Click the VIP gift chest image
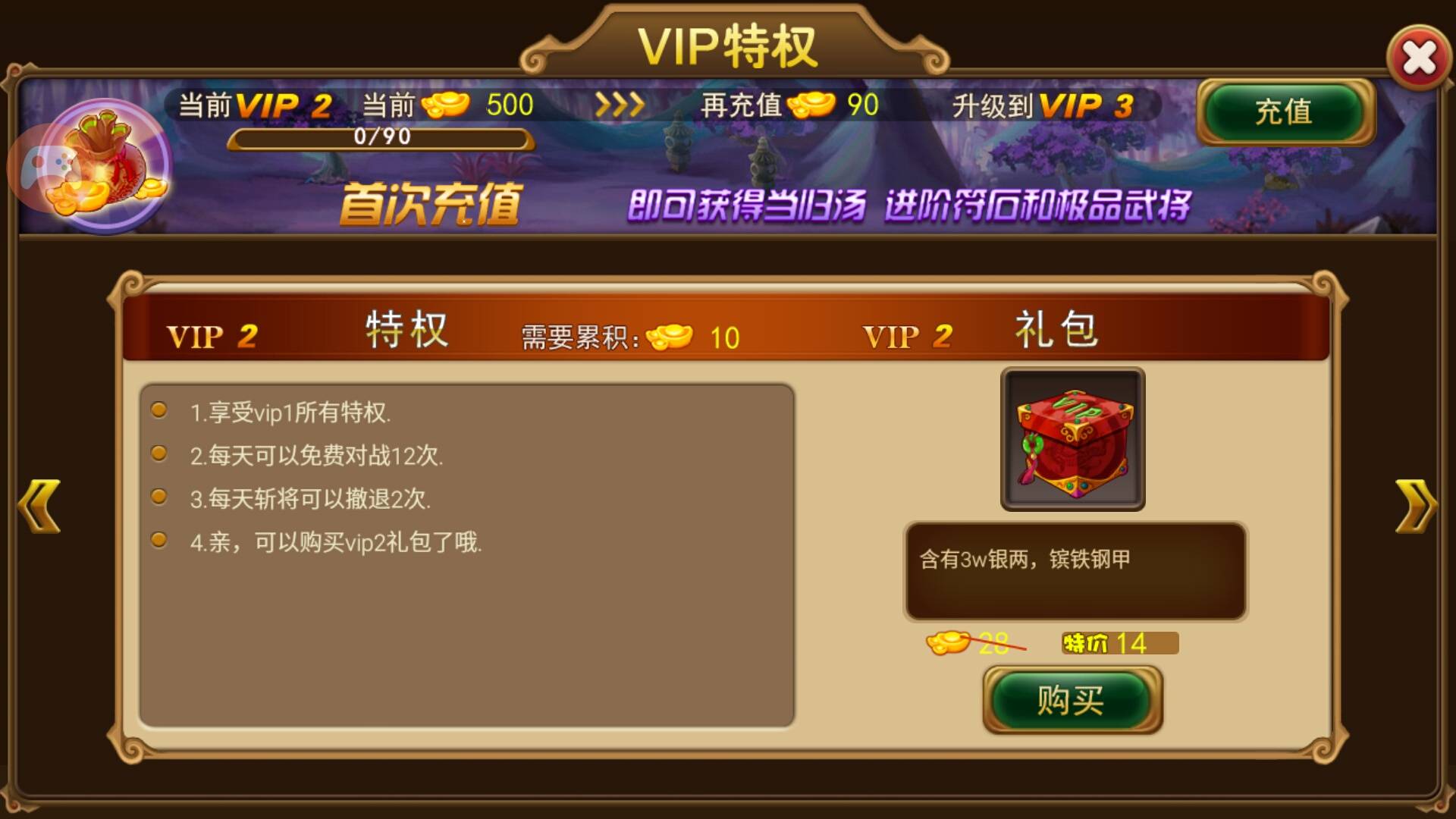 point(1073,438)
